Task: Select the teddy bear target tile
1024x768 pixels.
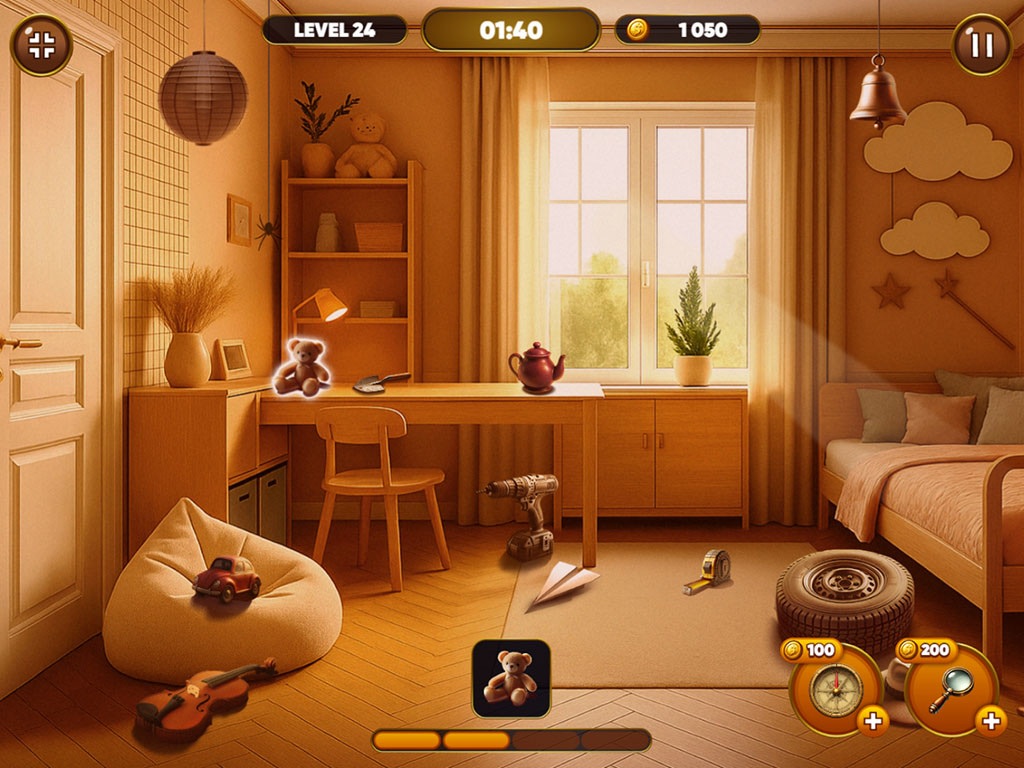Action: coord(511,678)
